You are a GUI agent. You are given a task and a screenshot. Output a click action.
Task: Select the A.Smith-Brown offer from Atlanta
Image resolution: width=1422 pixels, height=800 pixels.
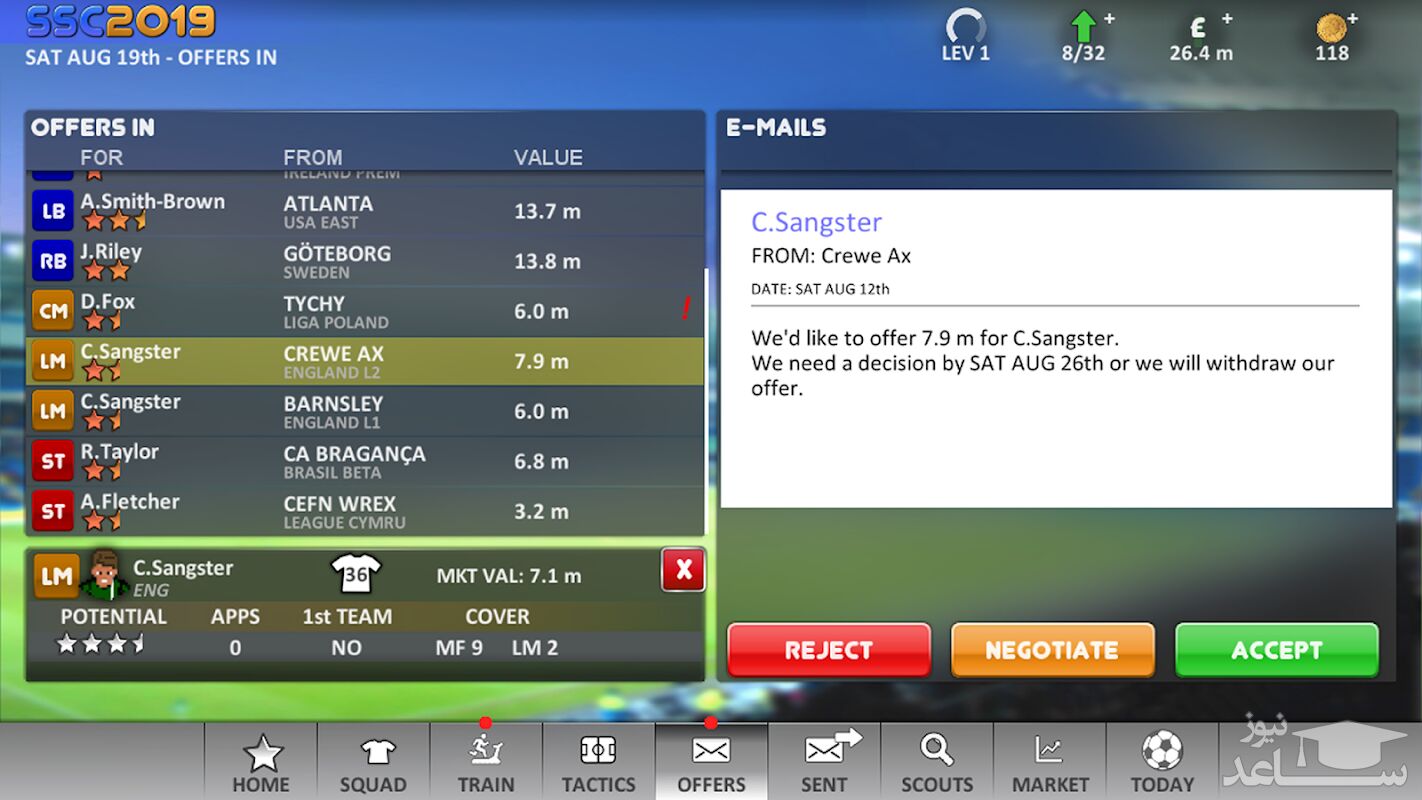[365, 211]
